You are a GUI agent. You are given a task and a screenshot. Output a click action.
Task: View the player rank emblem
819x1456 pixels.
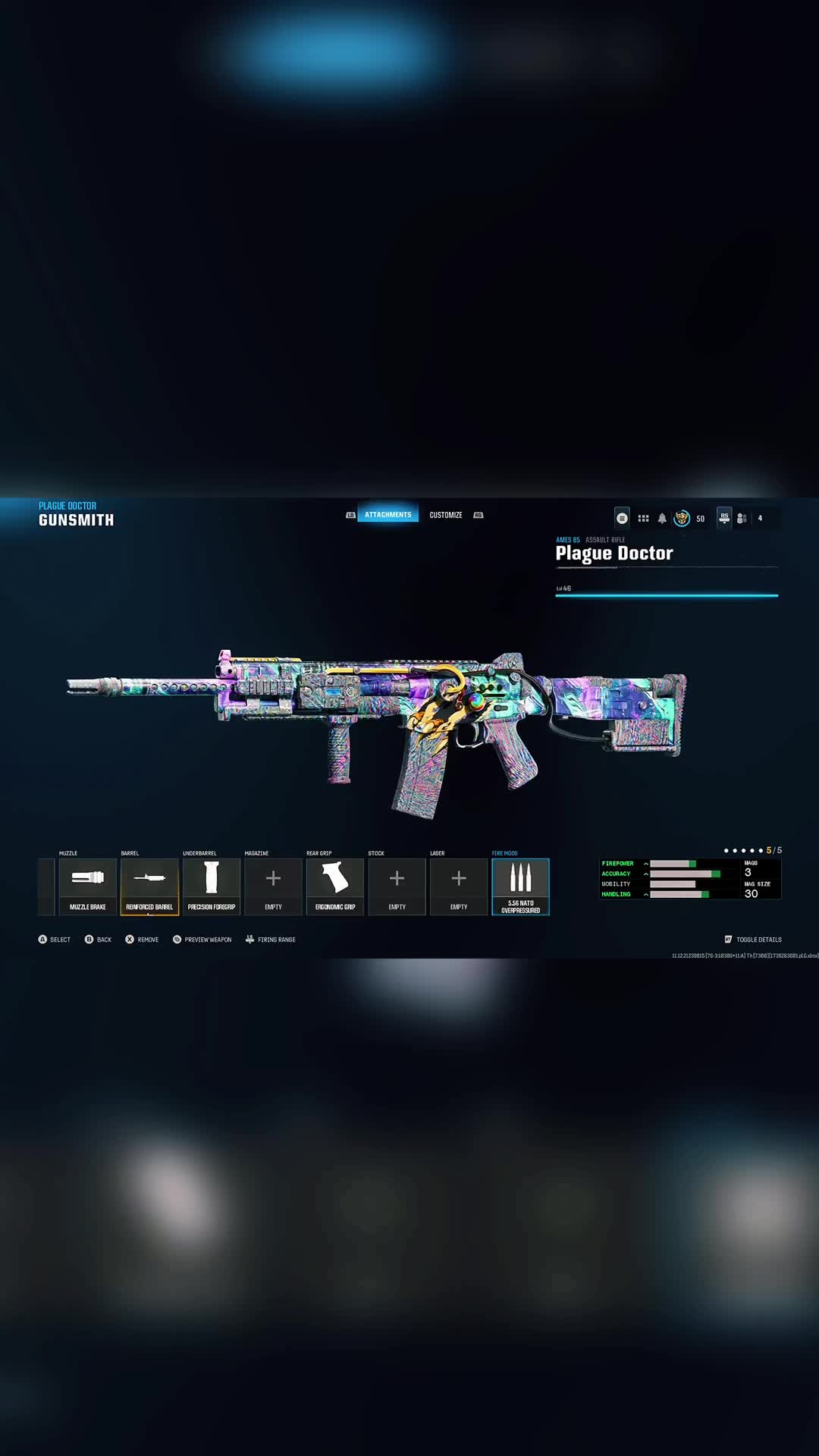(682, 519)
